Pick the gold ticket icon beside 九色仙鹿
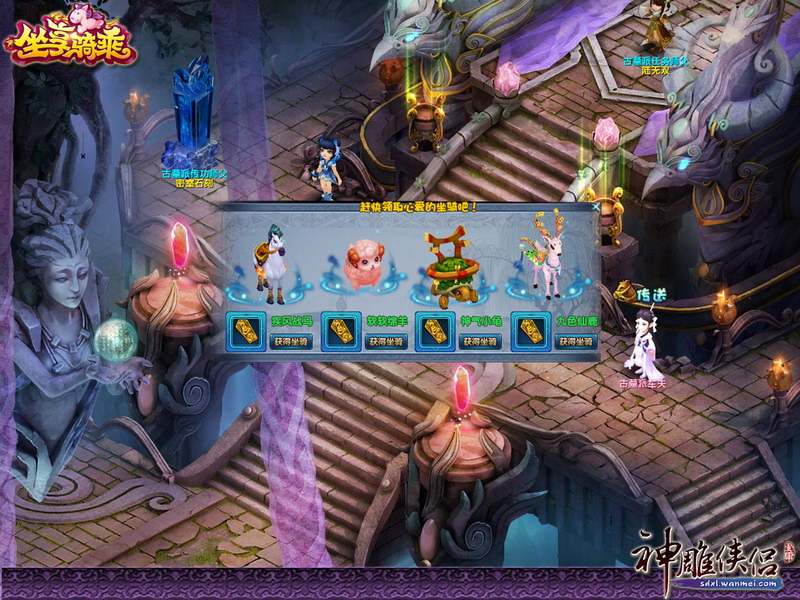The height and width of the screenshot is (600, 800). (x=528, y=331)
